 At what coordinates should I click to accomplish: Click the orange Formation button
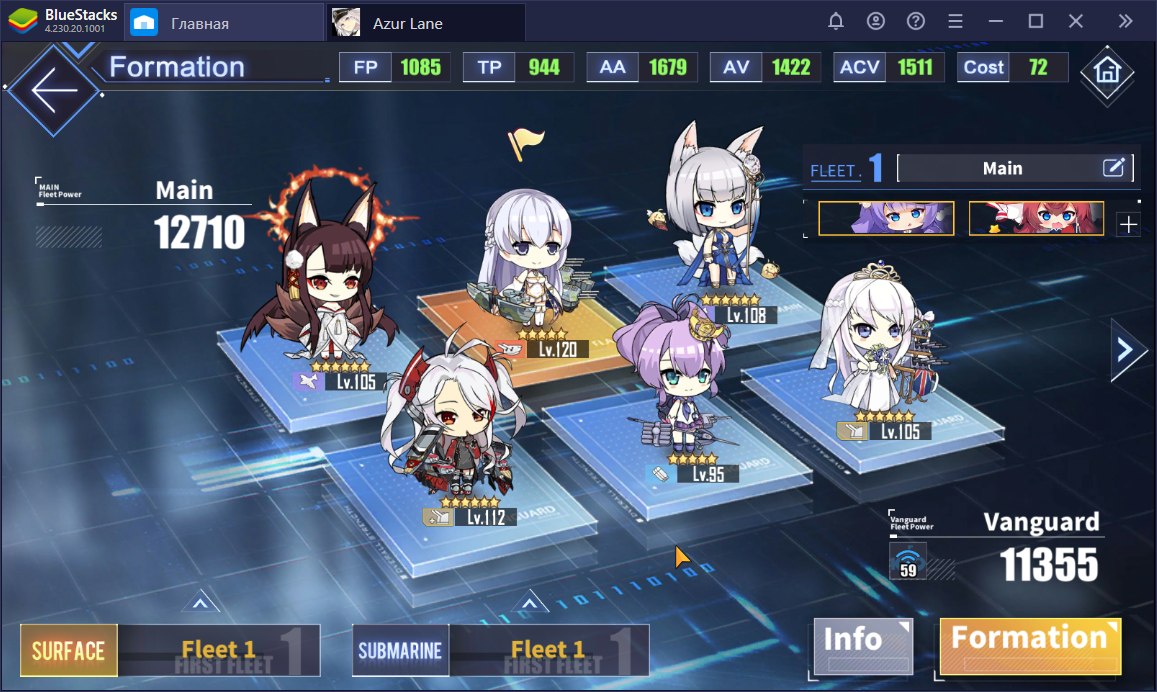click(x=1030, y=646)
